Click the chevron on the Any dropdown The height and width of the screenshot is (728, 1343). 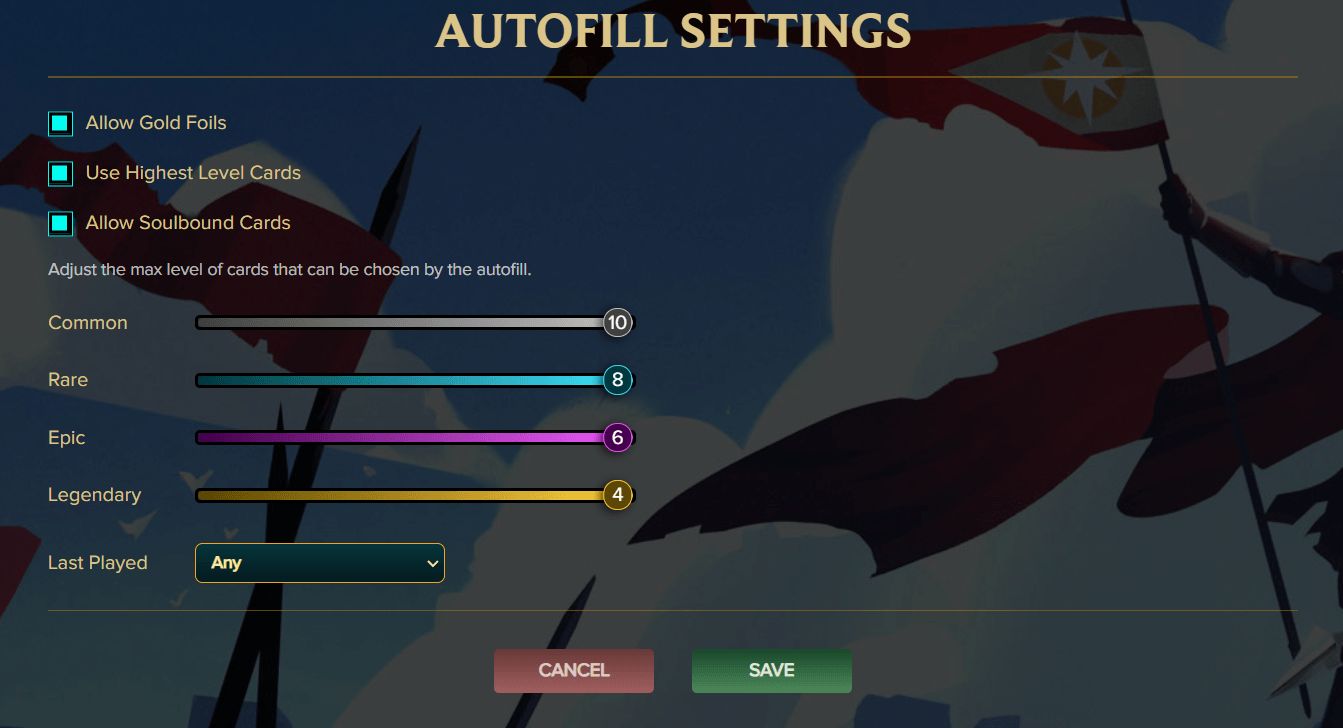click(x=431, y=562)
